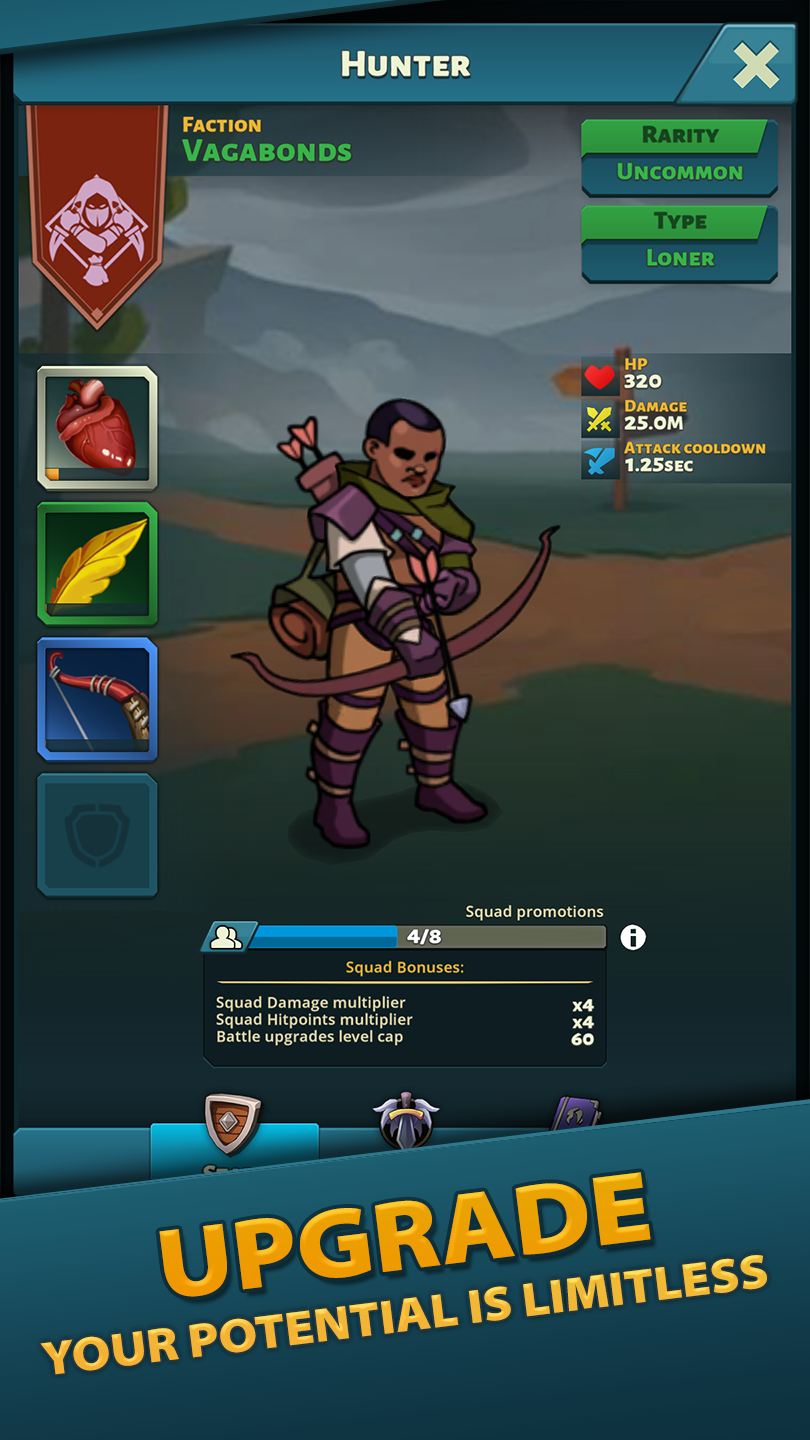The width and height of the screenshot is (810, 1440).
Task: Select the red heart item slot
Action: [97, 427]
